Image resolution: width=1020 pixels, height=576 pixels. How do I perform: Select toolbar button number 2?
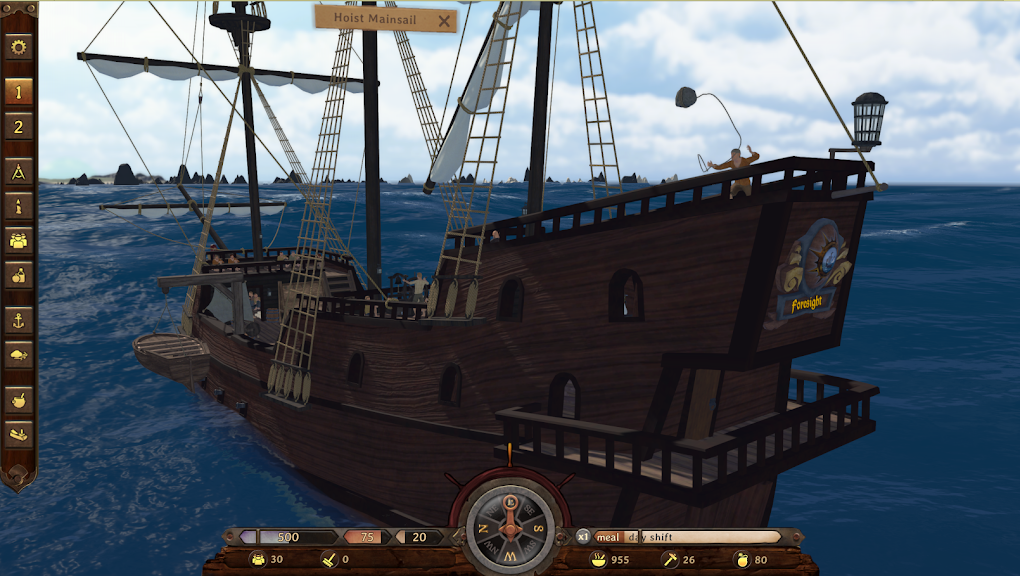click(x=19, y=126)
